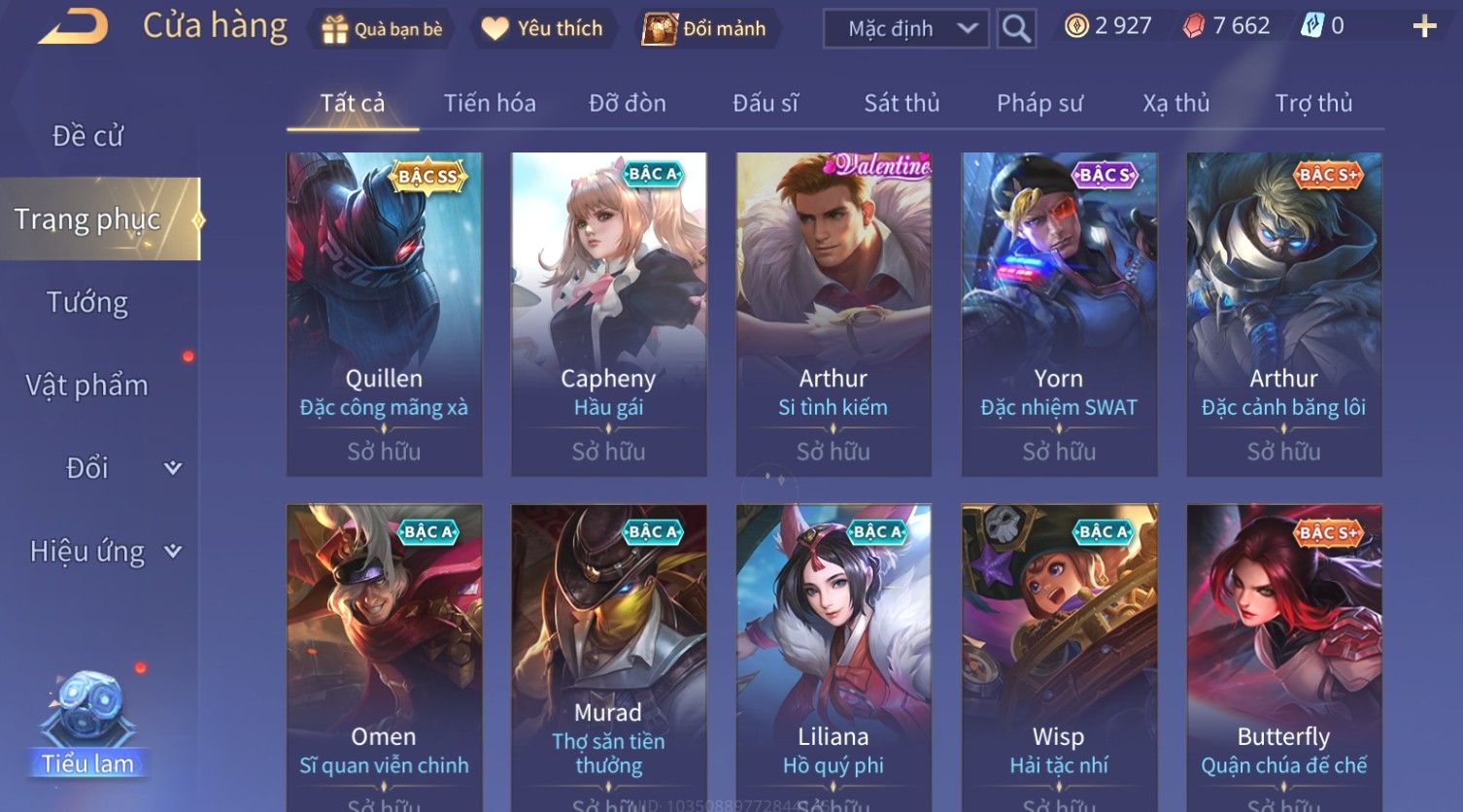The height and width of the screenshot is (812, 1463).
Task: Open the Quà bạn bè gift option
Action: click(x=383, y=29)
